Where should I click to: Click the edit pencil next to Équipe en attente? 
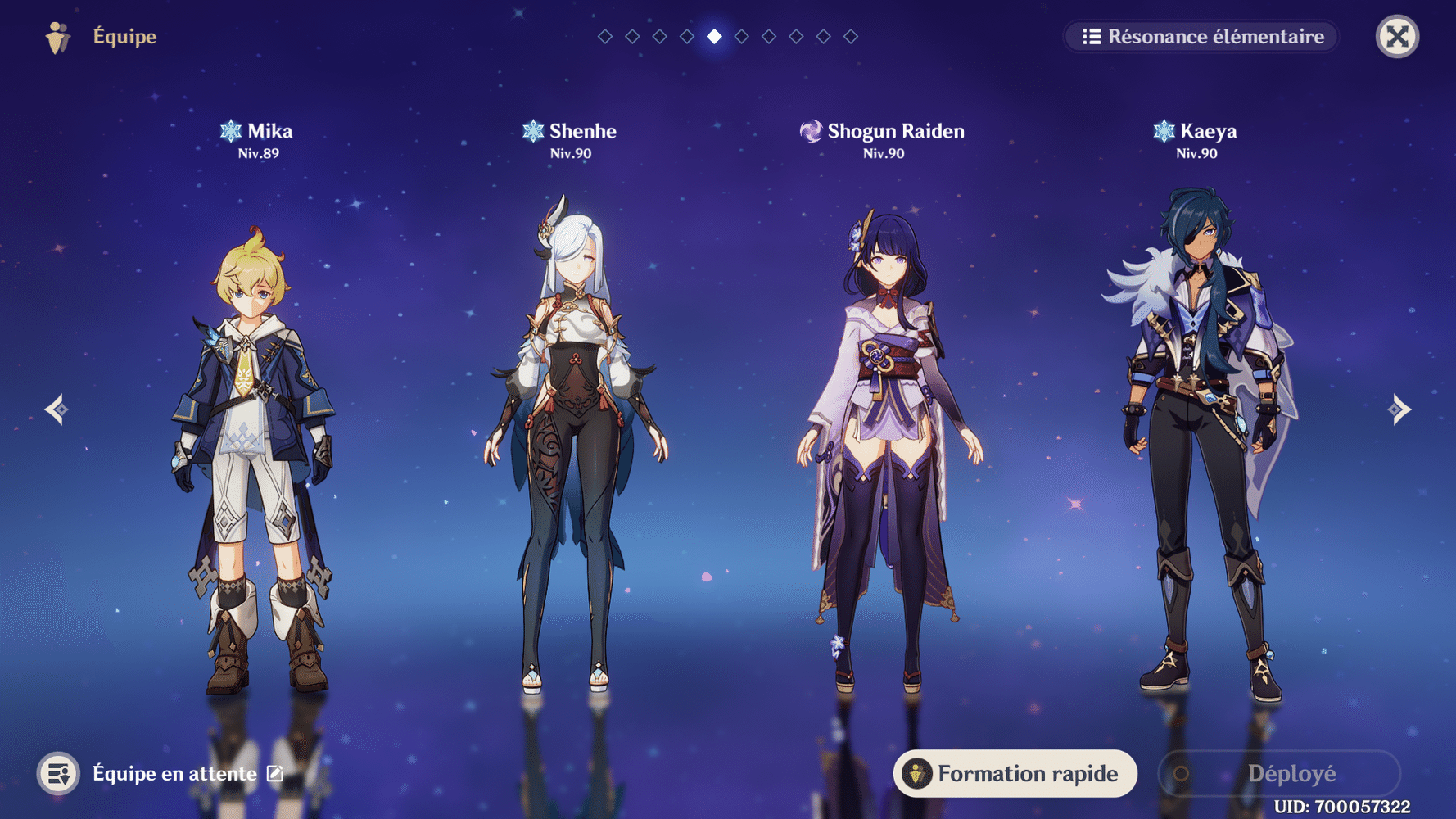(274, 772)
